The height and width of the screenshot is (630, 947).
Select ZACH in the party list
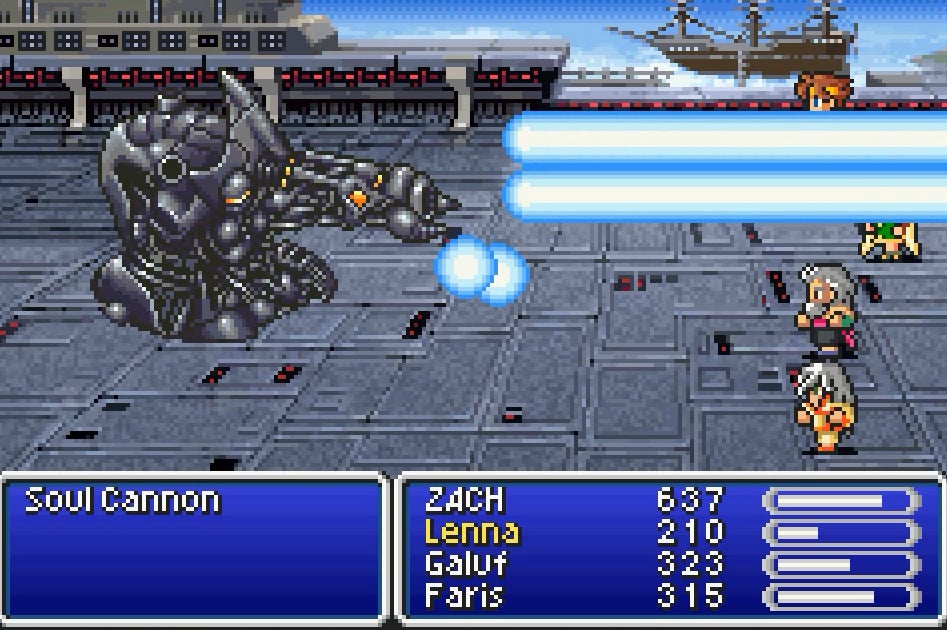465,499
